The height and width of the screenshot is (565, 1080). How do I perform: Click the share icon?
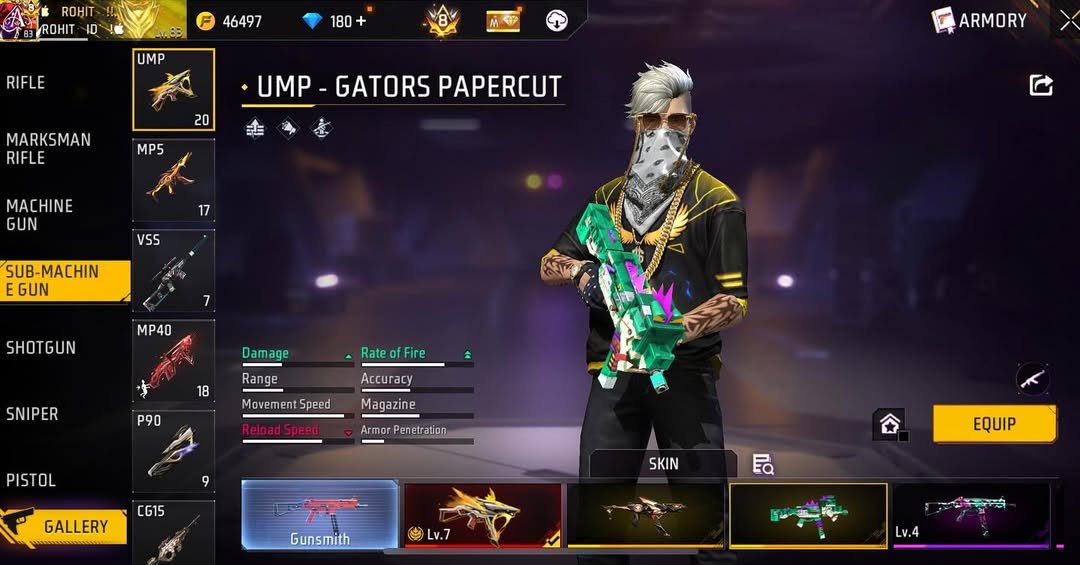[1041, 86]
